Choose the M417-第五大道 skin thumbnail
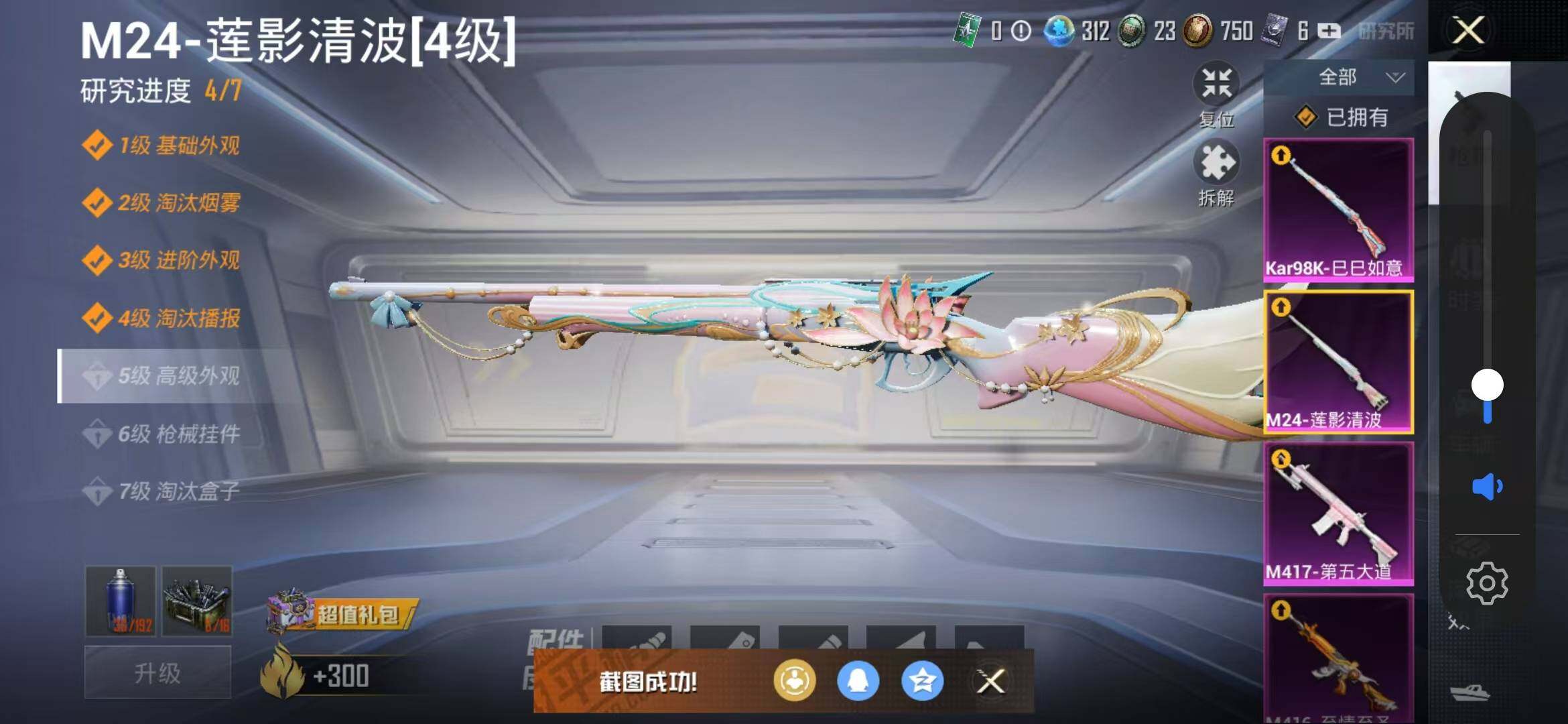Image resolution: width=1568 pixels, height=724 pixels. point(1338,513)
